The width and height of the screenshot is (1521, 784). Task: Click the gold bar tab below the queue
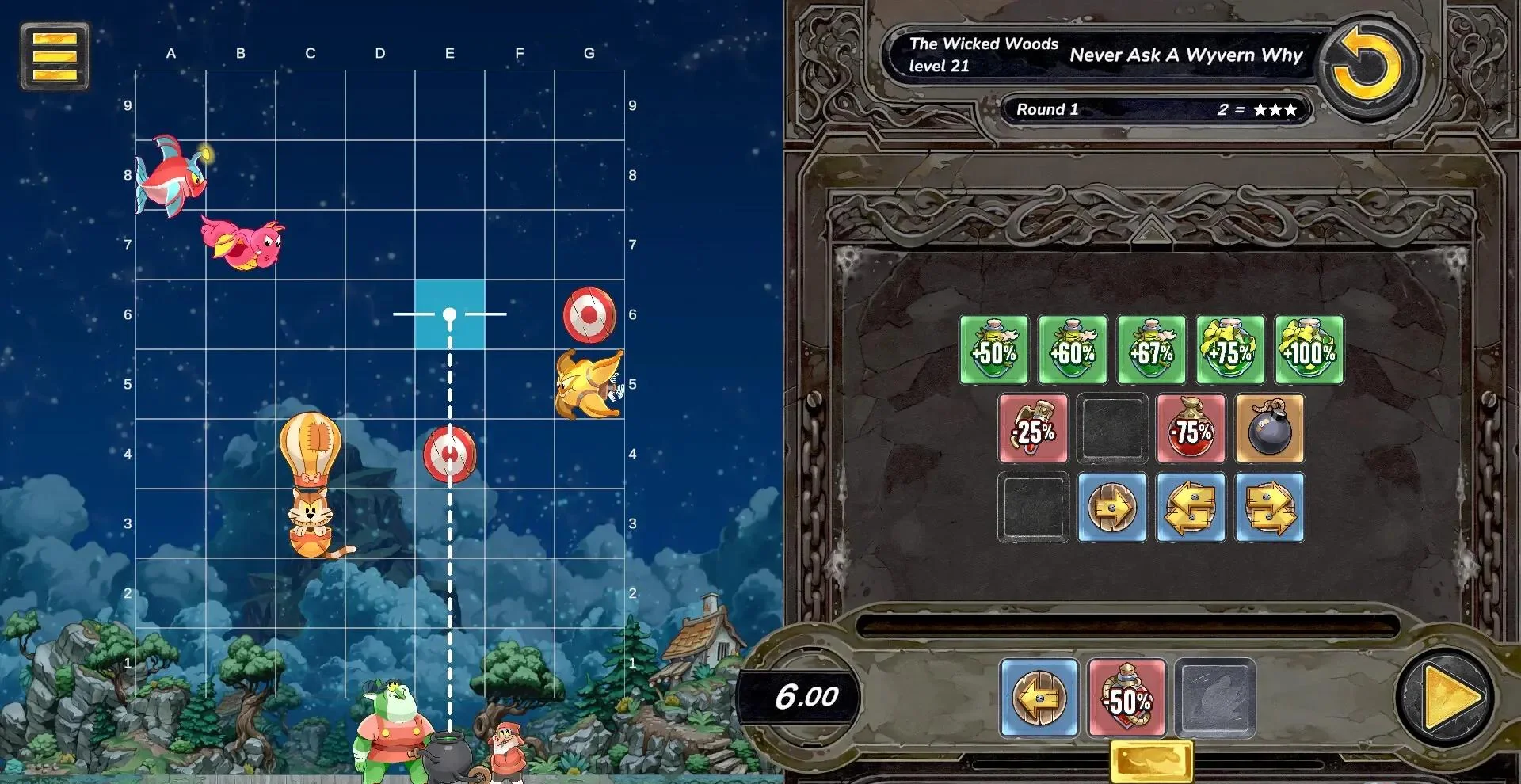click(1151, 761)
